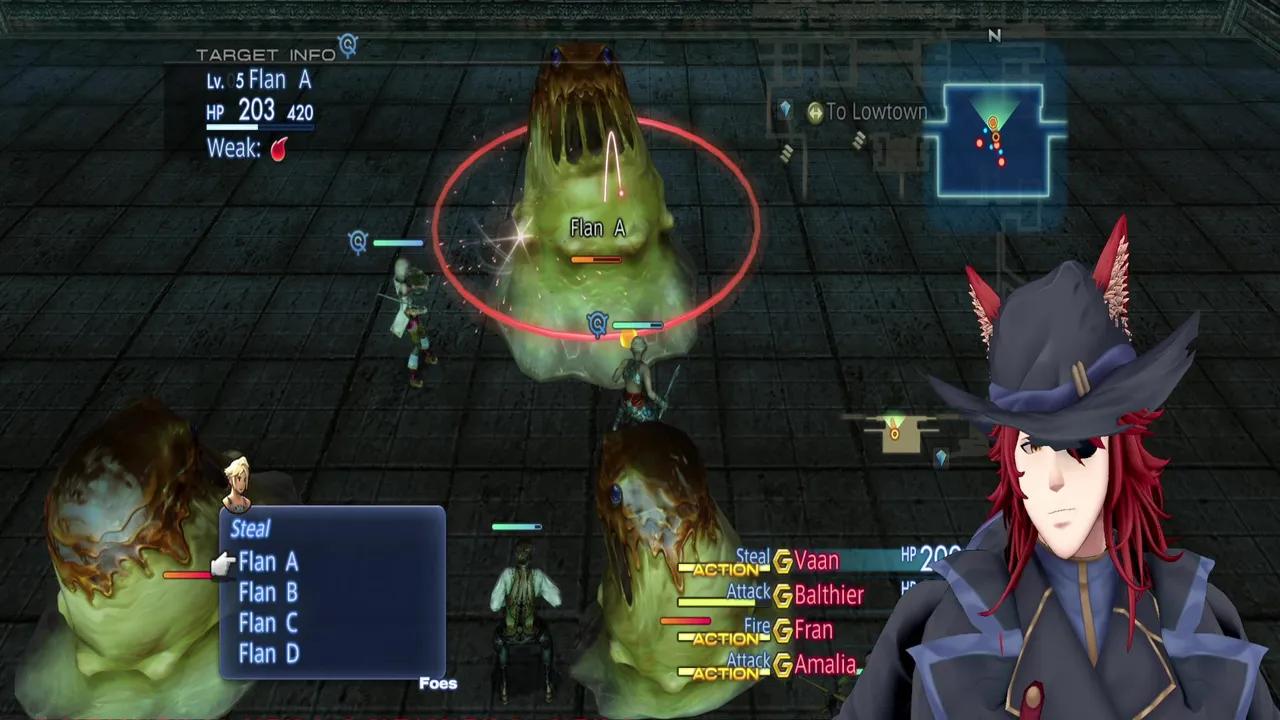Viewport: 1280px width, 720px height.
Task: Pick Flan C from the Steal menu
Action: coord(268,623)
